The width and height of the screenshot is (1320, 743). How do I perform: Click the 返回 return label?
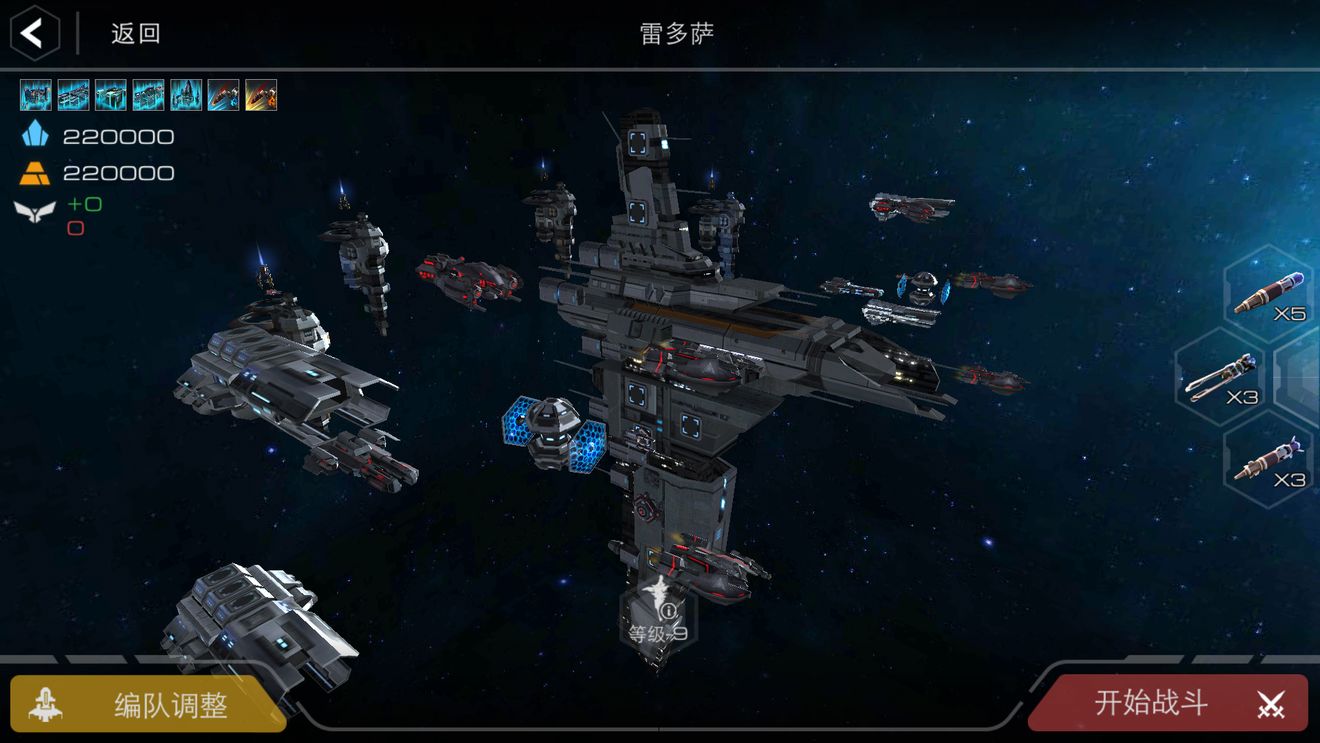(135, 33)
